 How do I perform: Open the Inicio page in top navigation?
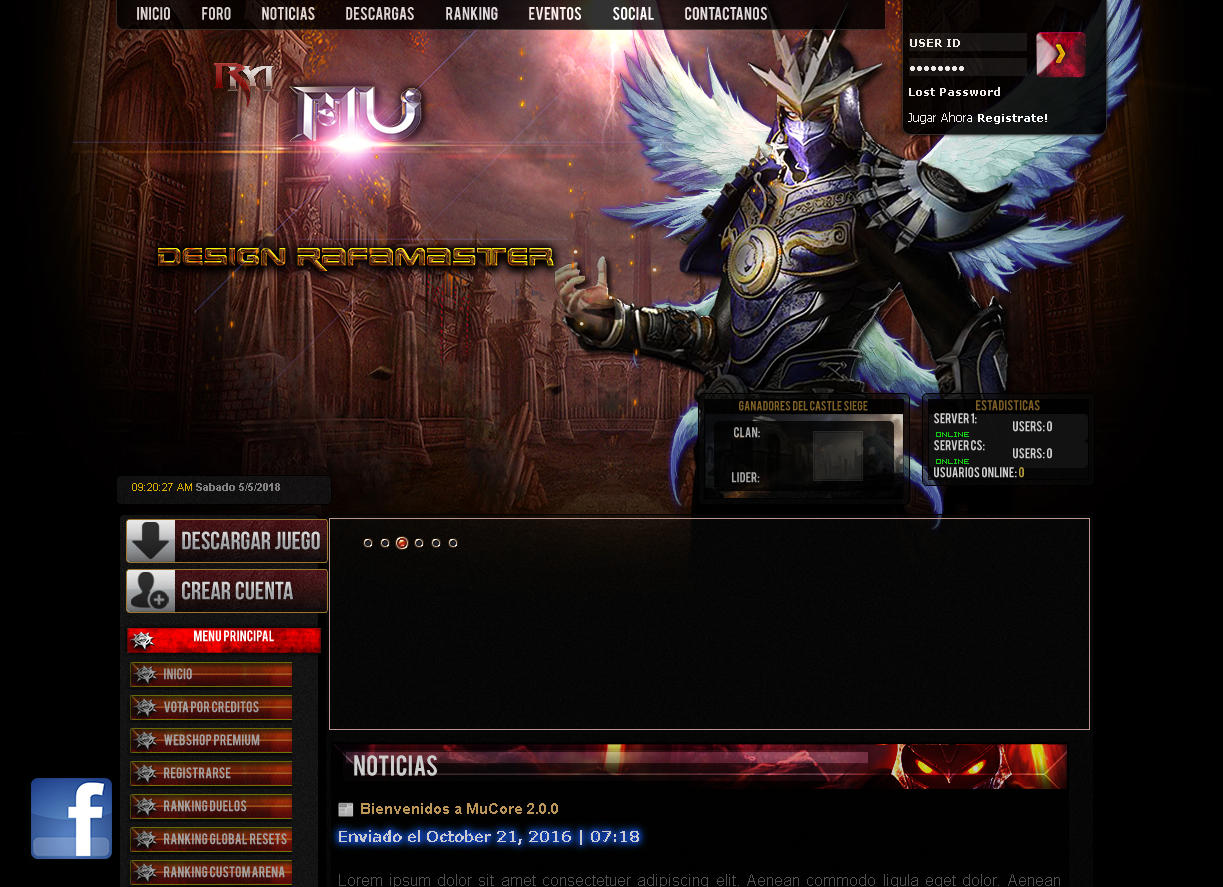pyautogui.click(x=153, y=14)
